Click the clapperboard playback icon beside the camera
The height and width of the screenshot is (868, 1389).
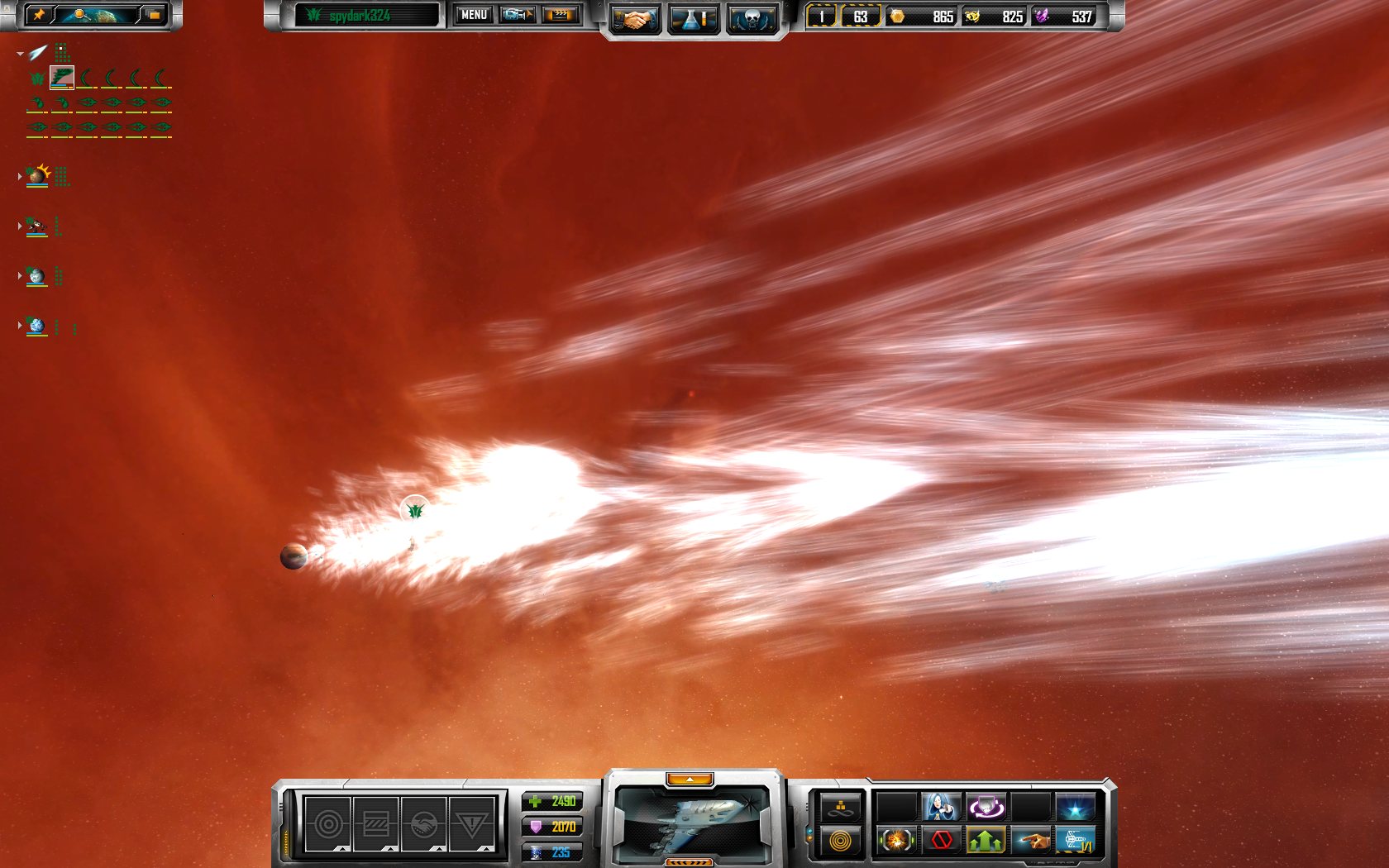coord(560,14)
